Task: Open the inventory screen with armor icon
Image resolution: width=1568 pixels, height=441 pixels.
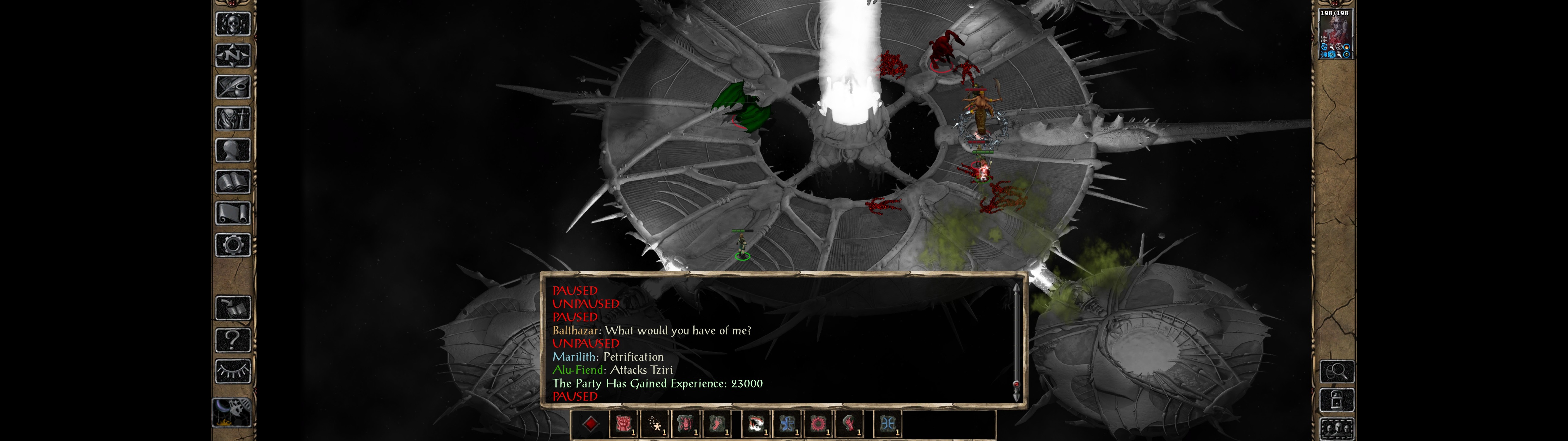Action: point(232,118)
